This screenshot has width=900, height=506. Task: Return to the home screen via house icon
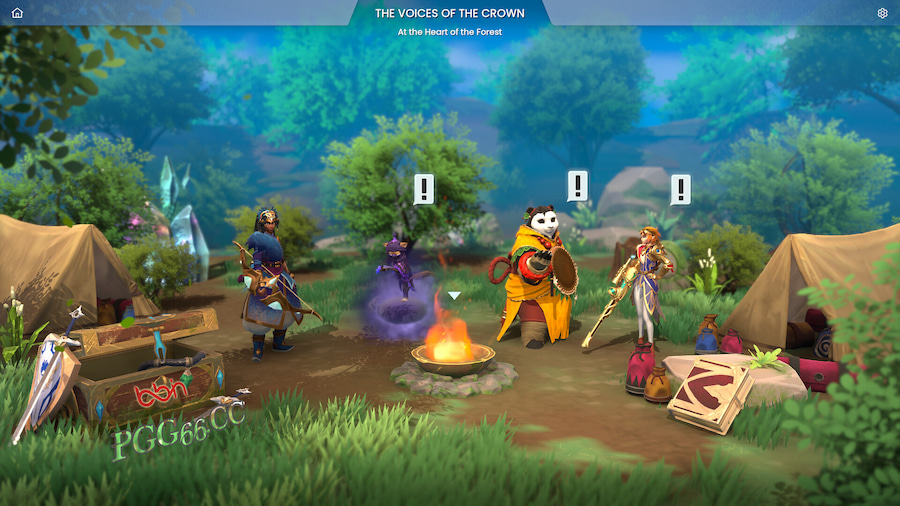tap(17, 13)
